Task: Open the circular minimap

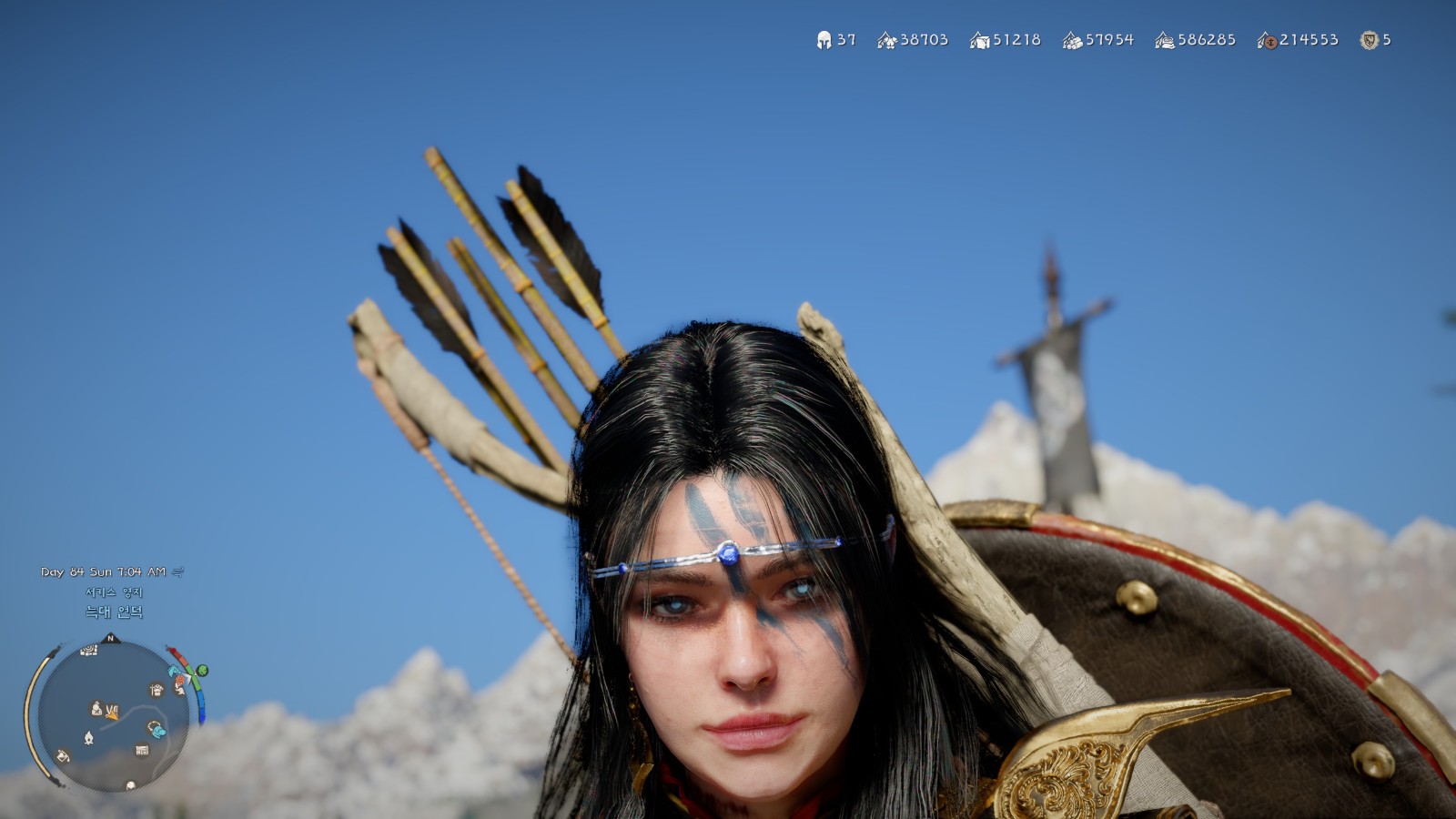Action: [115, 714]
